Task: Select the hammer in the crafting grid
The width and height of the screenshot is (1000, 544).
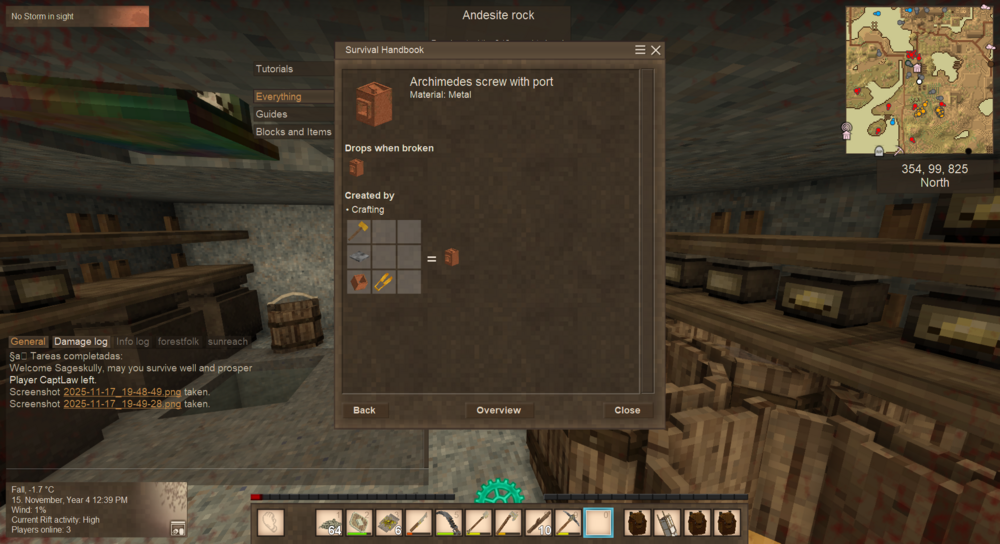Action: 359,231
